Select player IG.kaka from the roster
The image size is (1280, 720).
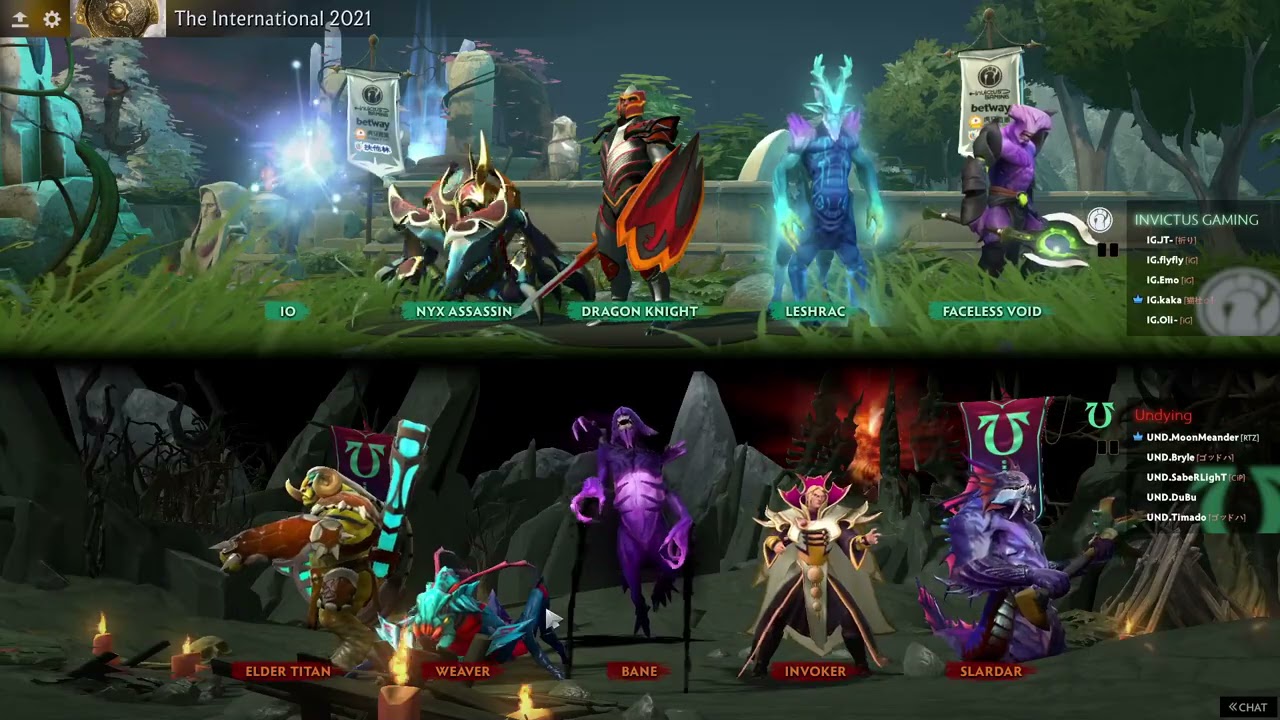(1164, 300)
